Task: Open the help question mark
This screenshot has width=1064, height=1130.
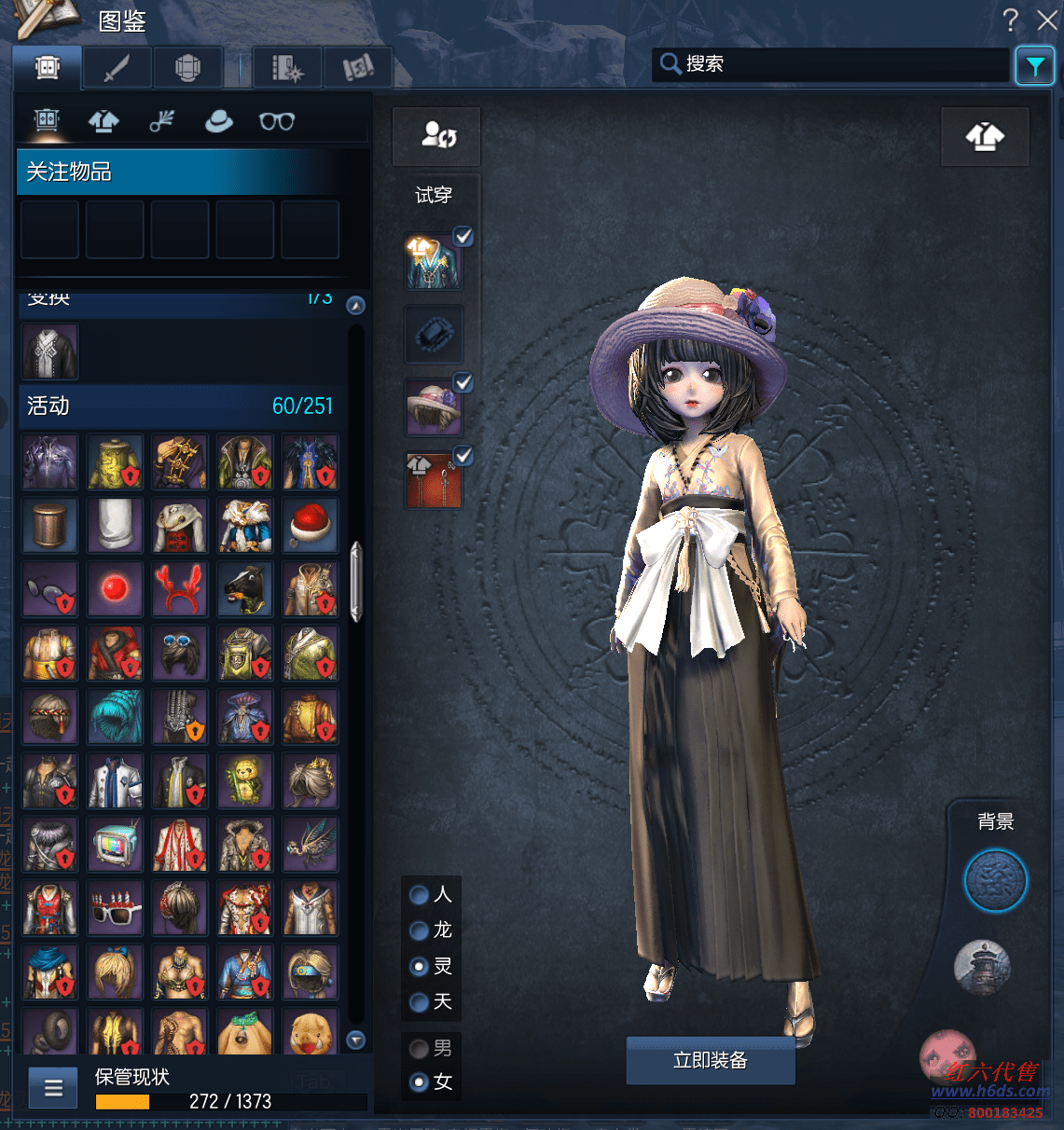Action: point(1010,20)
